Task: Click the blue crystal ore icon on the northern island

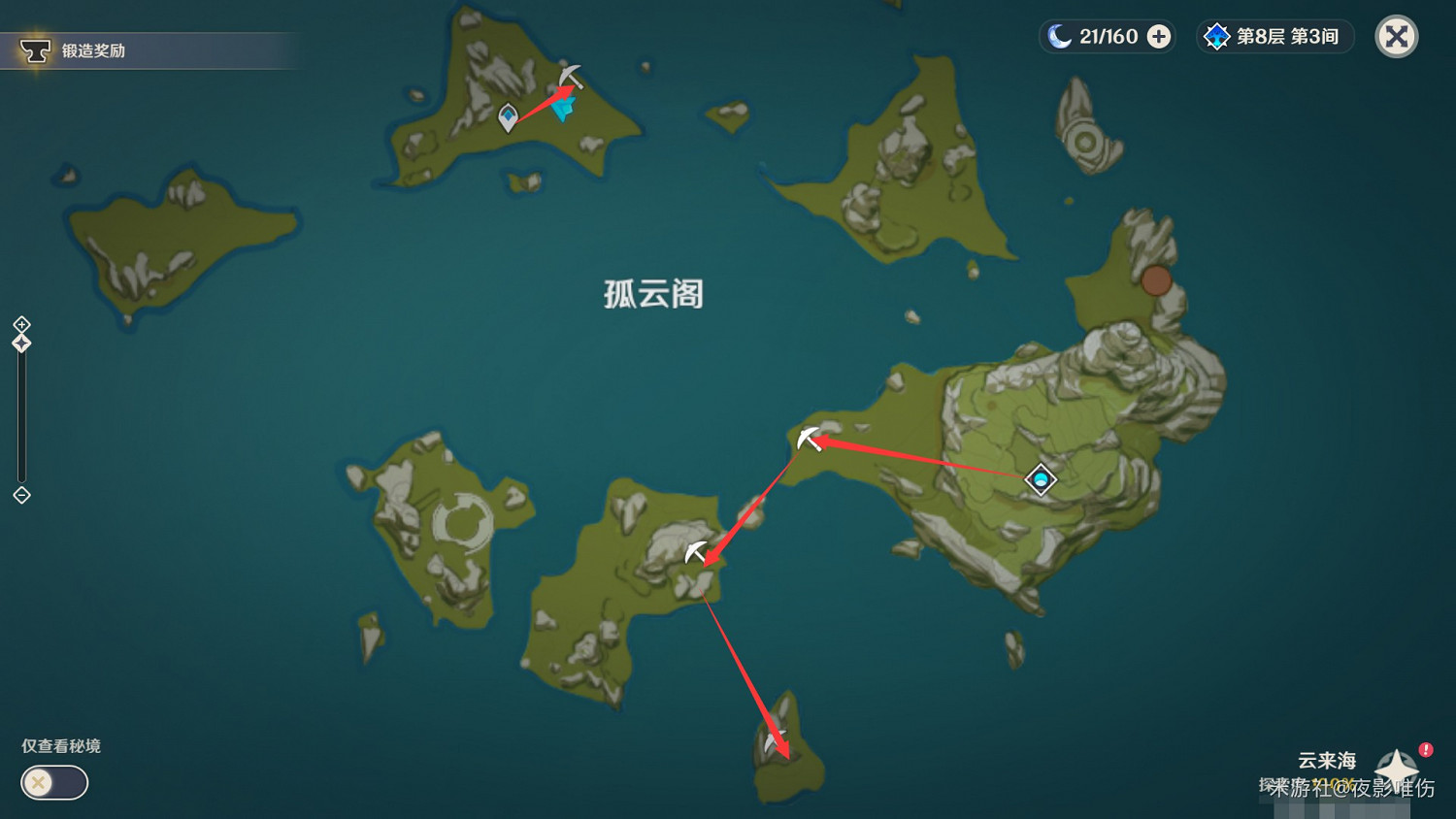Action: (x=561, y=109)
